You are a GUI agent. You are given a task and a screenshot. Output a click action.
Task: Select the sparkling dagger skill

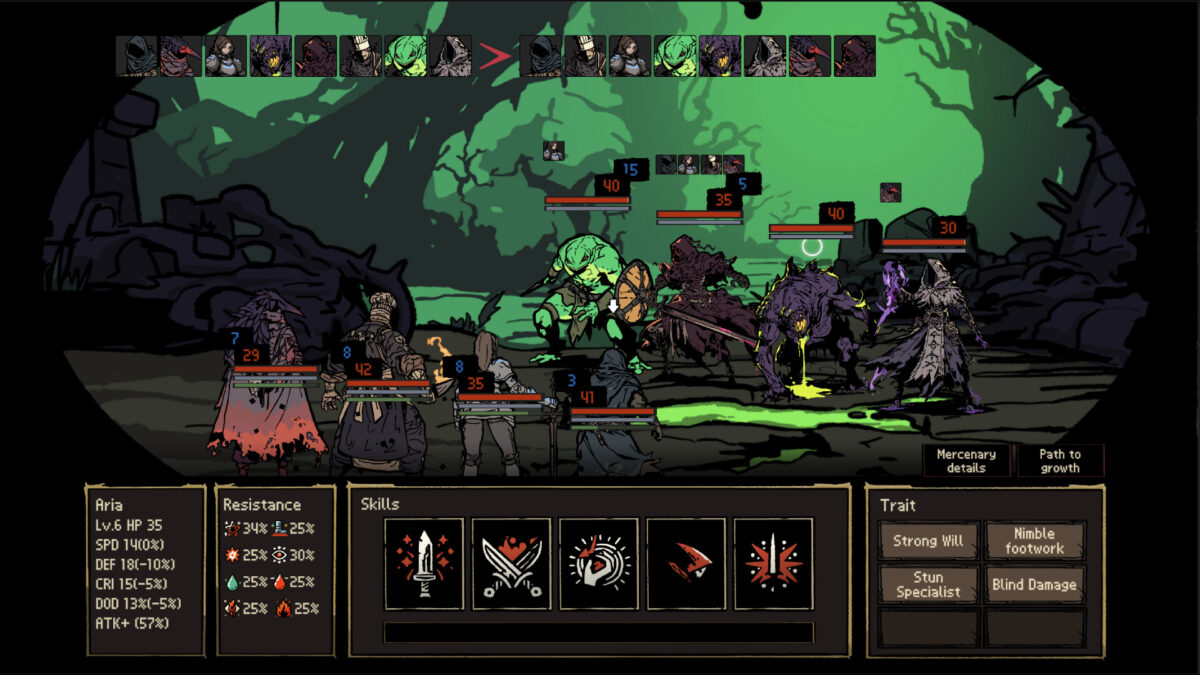click(x=424, y=563)
